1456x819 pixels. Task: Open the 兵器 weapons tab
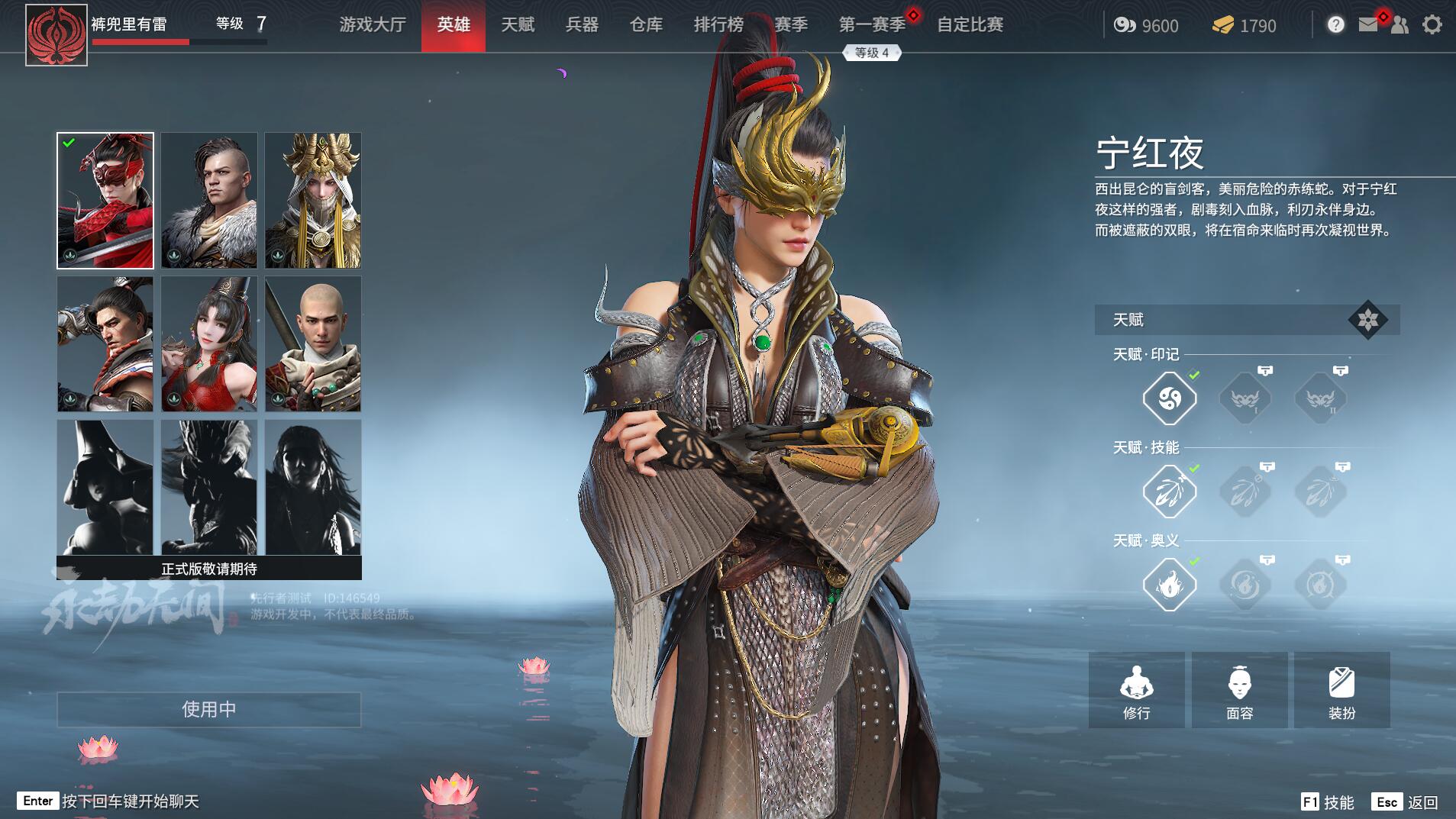(582, 25)
